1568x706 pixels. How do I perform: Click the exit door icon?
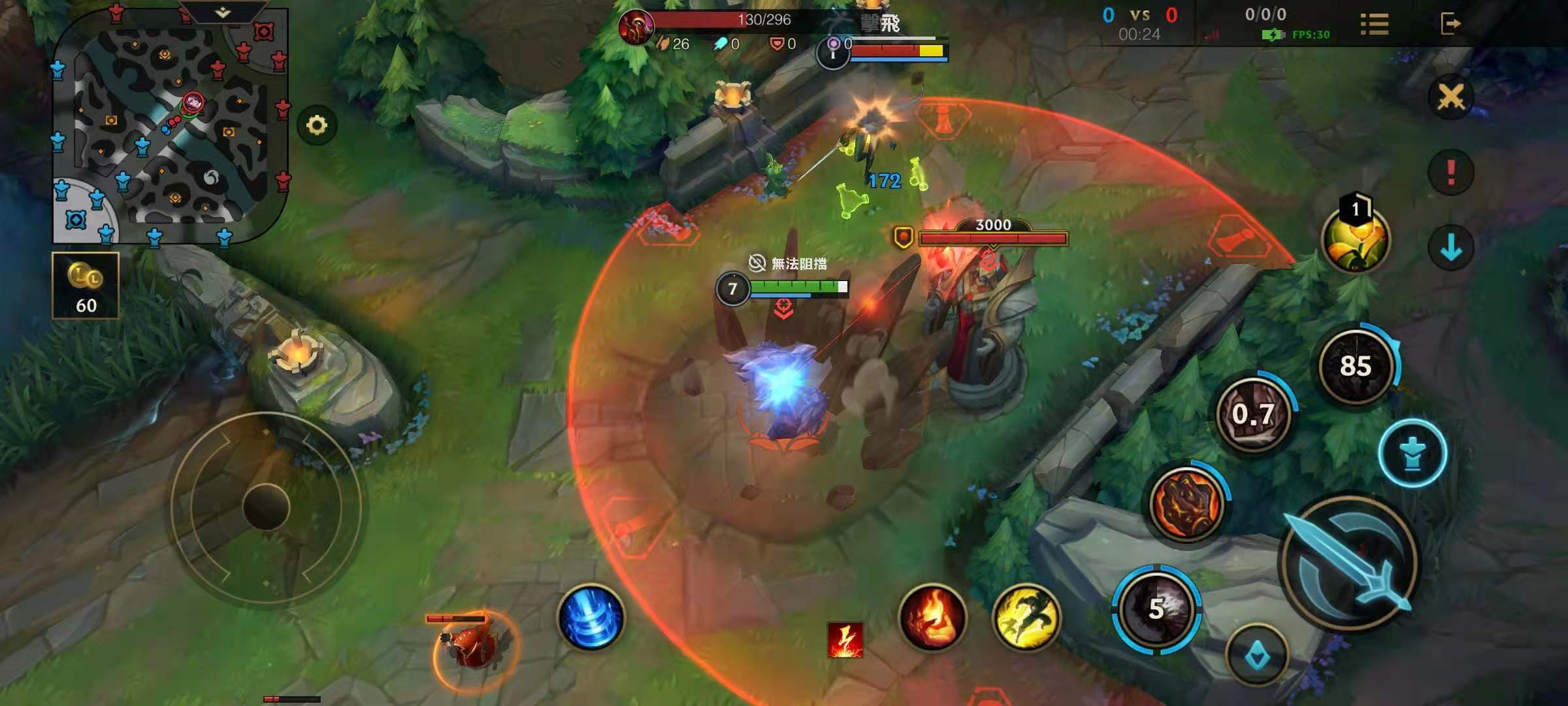pos(1450,24)
